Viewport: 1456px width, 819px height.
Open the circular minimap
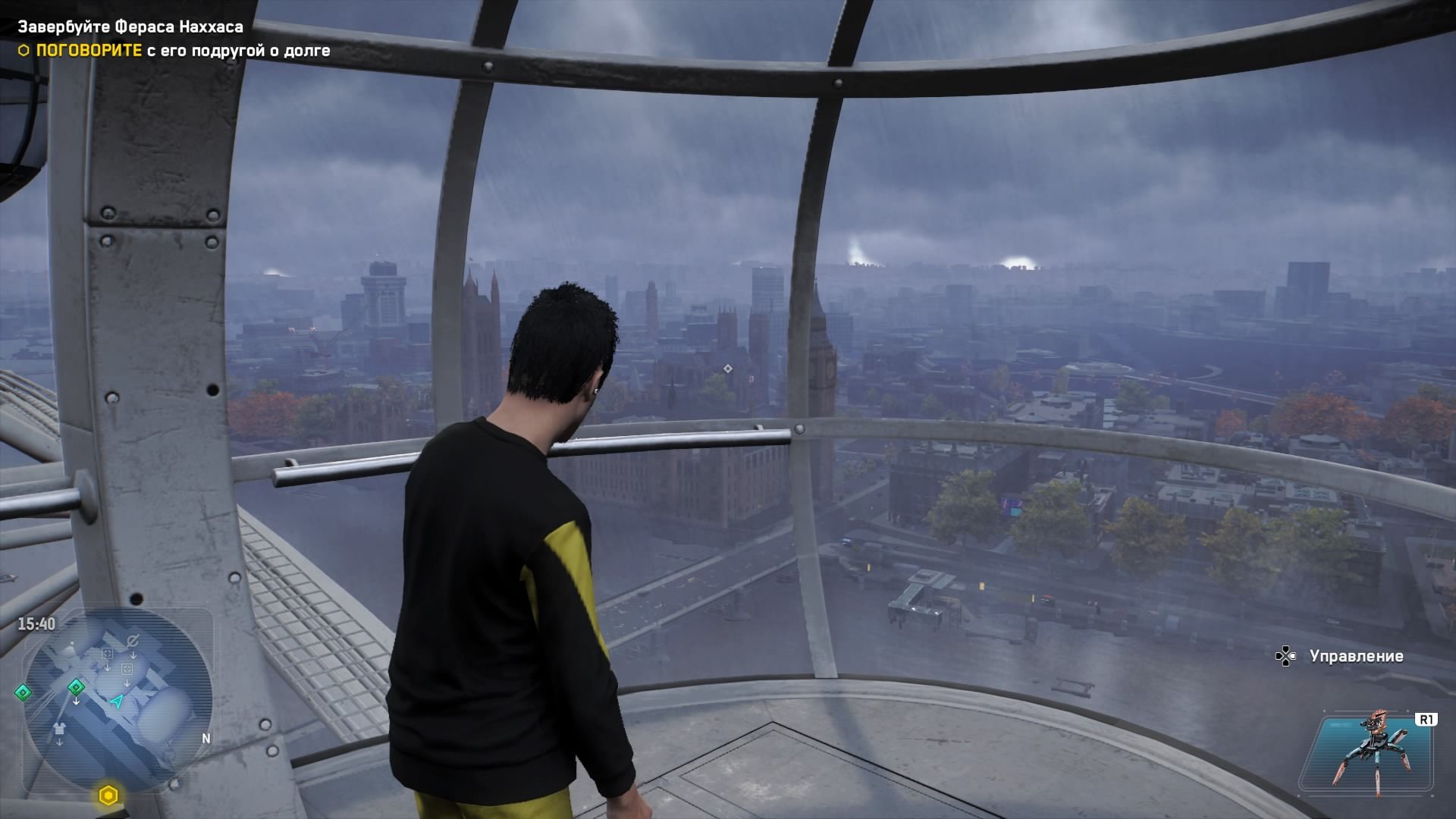pyautogui.click(x=118, y=698)
